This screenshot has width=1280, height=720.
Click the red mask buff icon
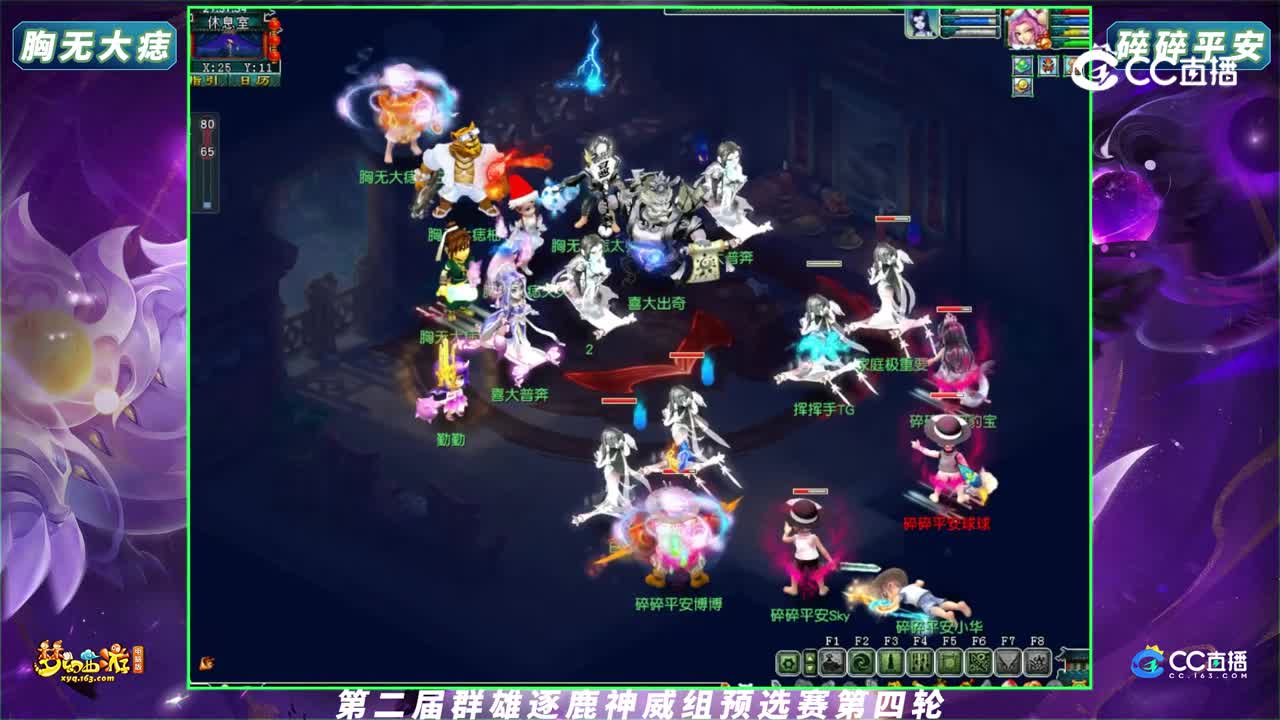click(1048, 64)
